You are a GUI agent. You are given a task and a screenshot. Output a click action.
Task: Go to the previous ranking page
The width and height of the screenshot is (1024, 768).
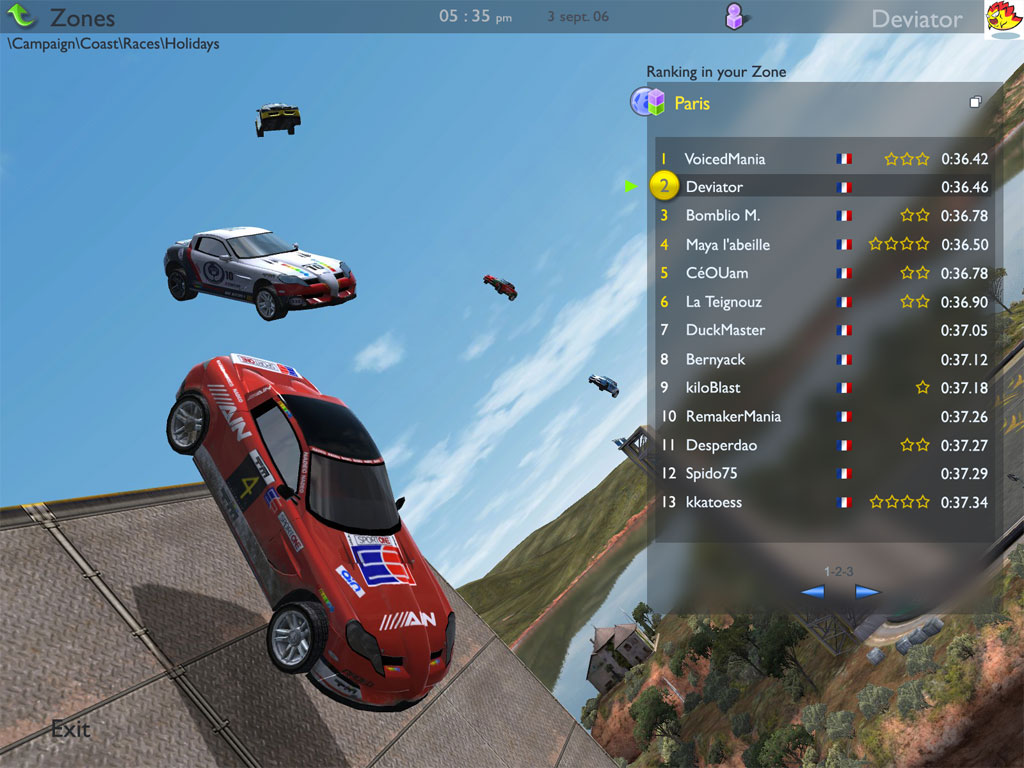click(x=813, y=591)
